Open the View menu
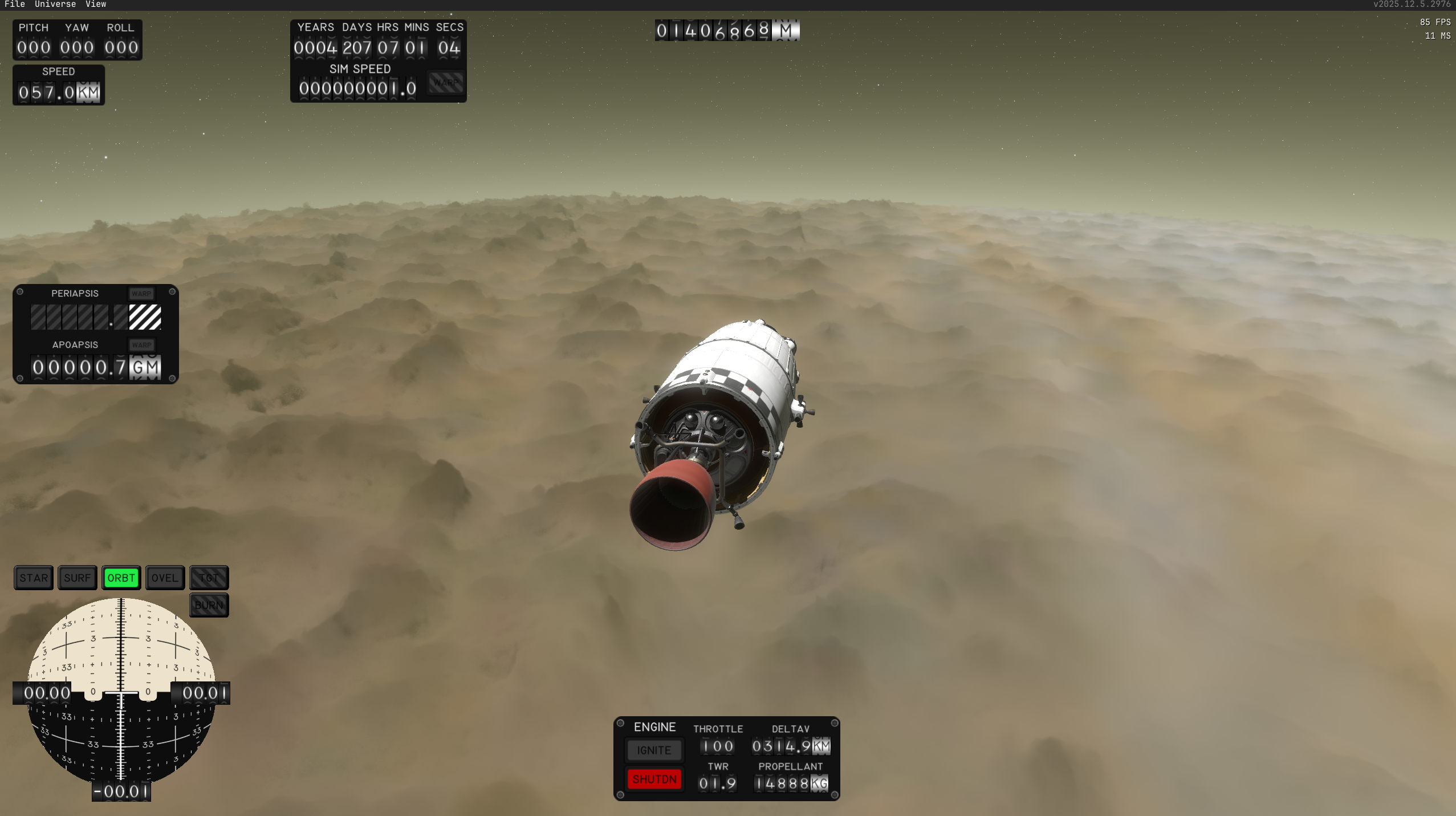Screen dimensions: 1456x816 pos(96,5)
